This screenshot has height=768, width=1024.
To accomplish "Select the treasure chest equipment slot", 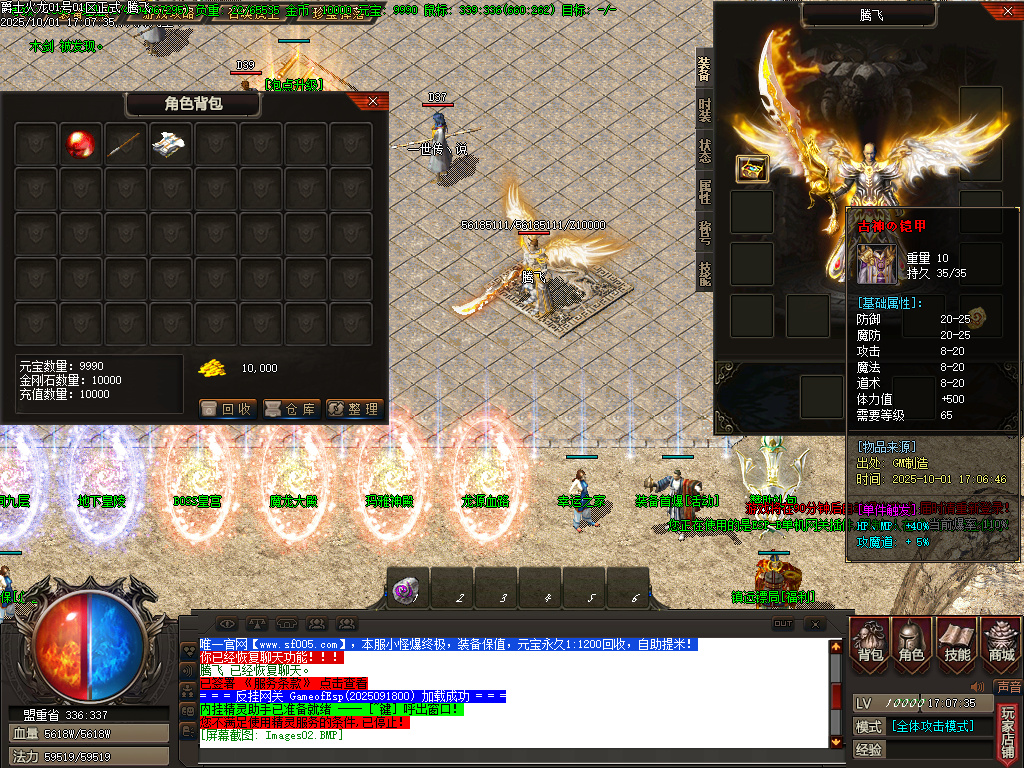I will coord(752,169).
